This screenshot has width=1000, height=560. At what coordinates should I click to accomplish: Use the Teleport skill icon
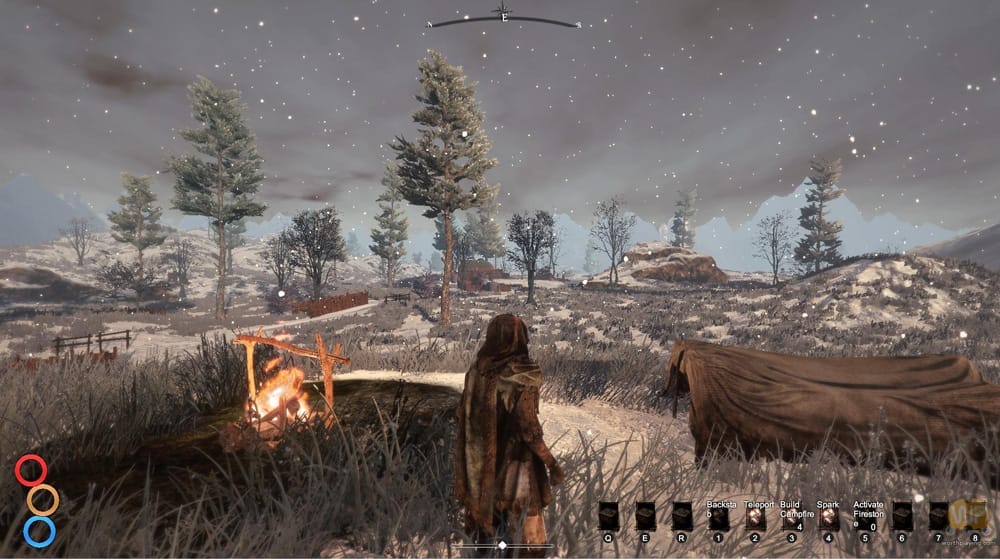[x=755, y=517]
